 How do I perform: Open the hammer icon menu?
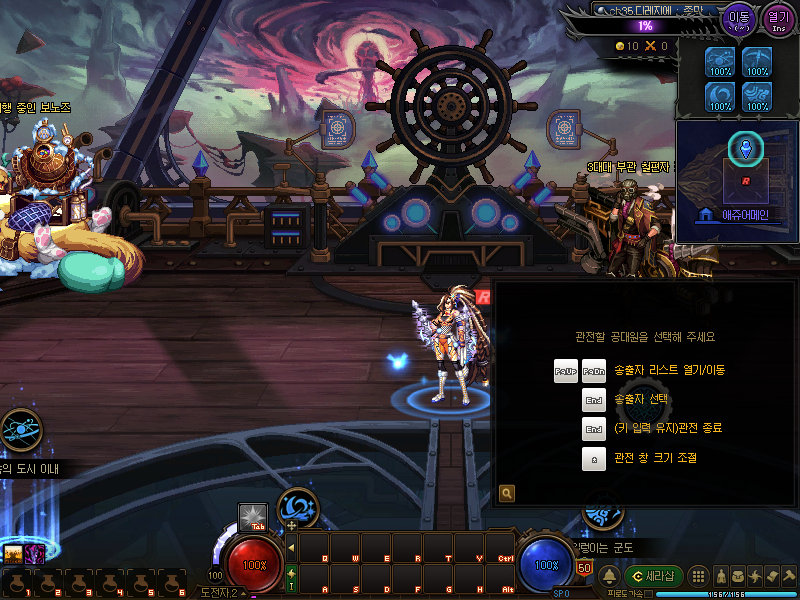coord(789,576)
